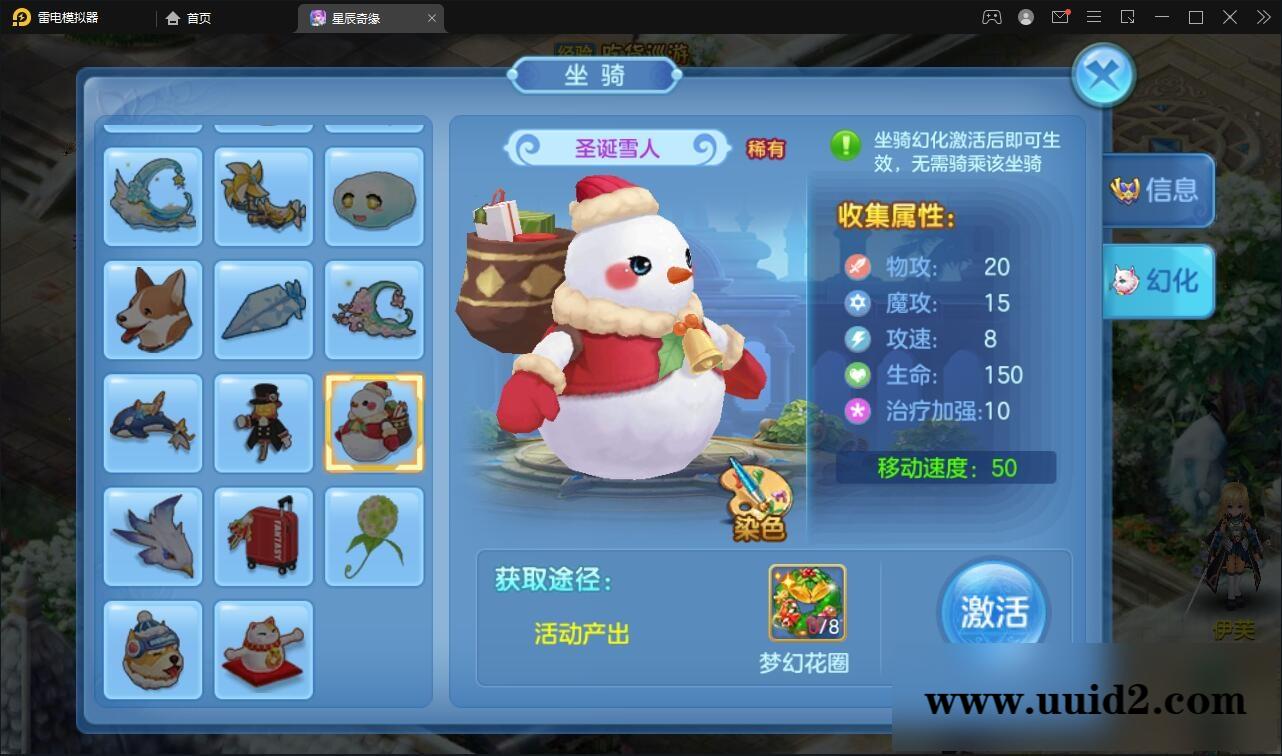Switch to the 幻化 transmog tab
This screenshot has height=756, width=1282.
click(1158, 281)
